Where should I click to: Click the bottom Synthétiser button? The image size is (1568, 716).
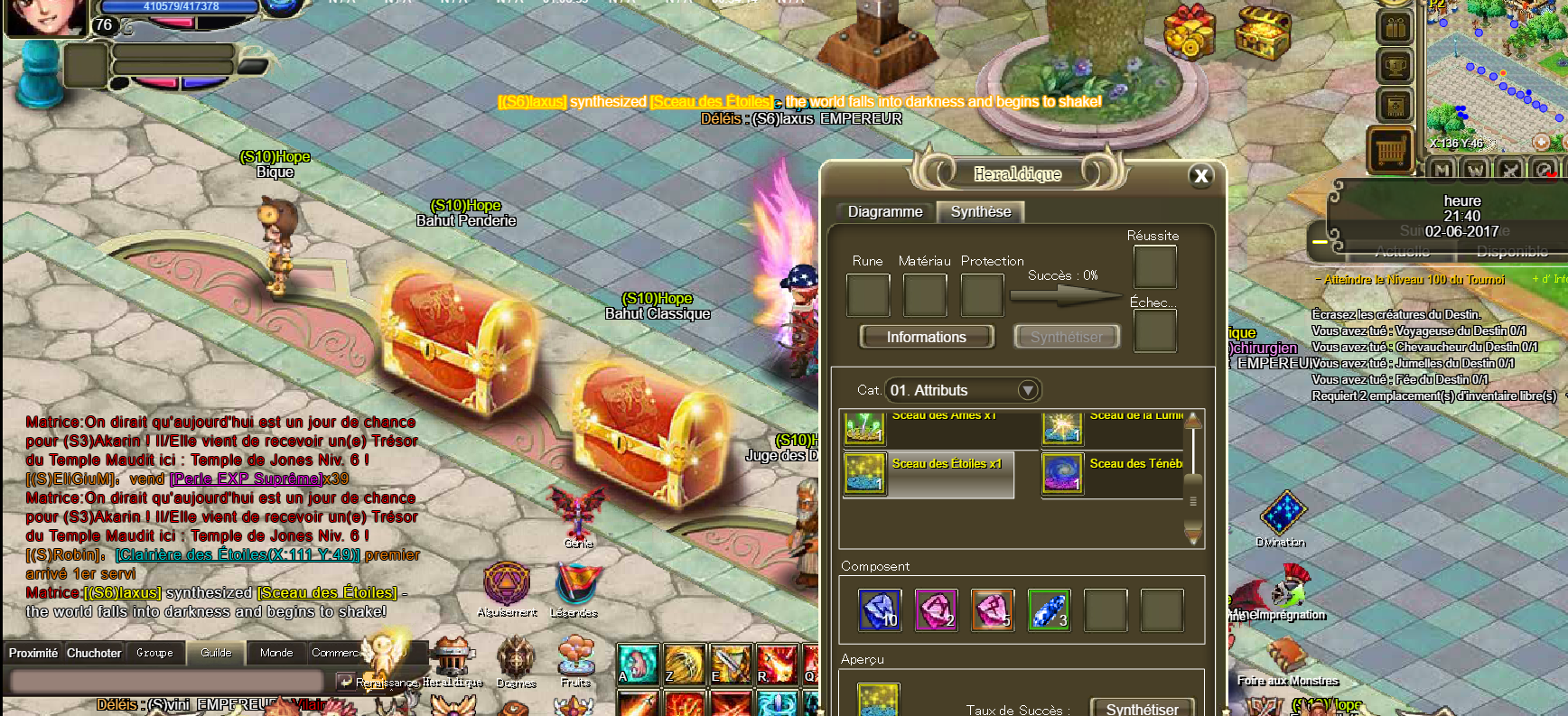(x=1142, y=708)
